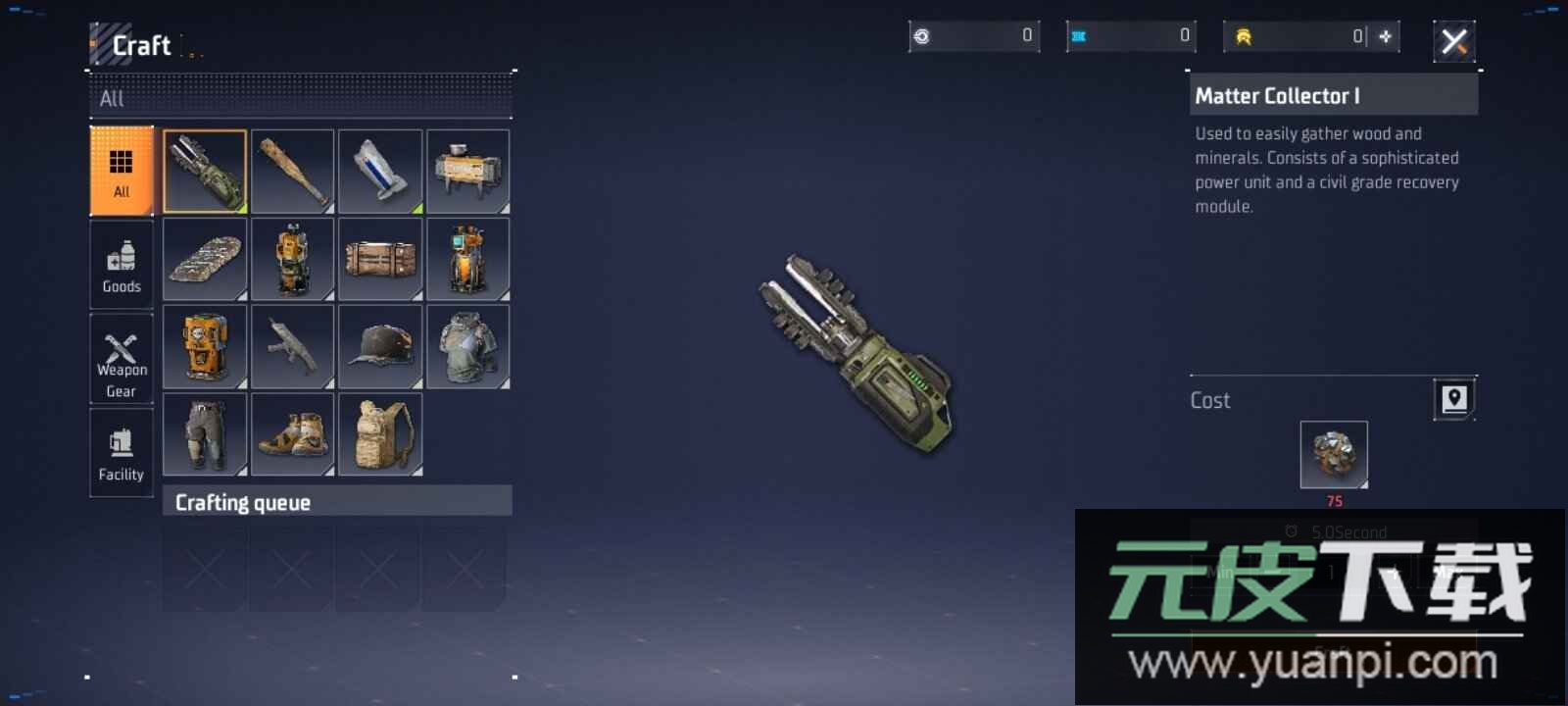Choose the tan backpack recipe
Screen dimensions: 1568x706
point(380,433)
